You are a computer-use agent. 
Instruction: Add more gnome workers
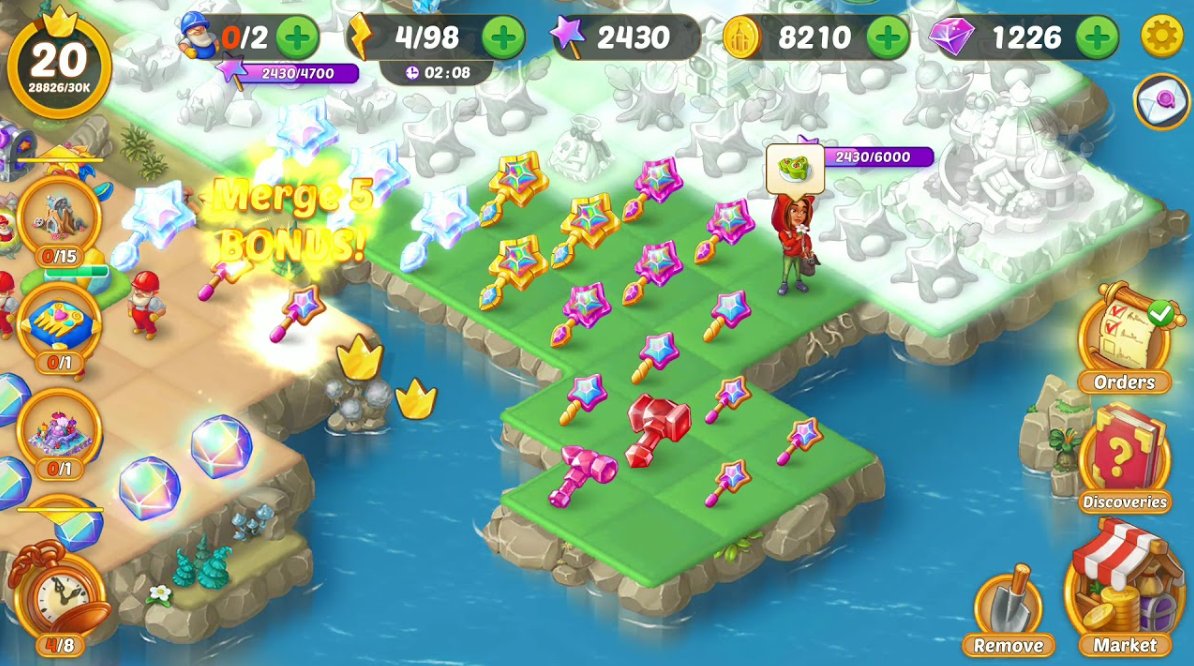(x=297, y=37)
